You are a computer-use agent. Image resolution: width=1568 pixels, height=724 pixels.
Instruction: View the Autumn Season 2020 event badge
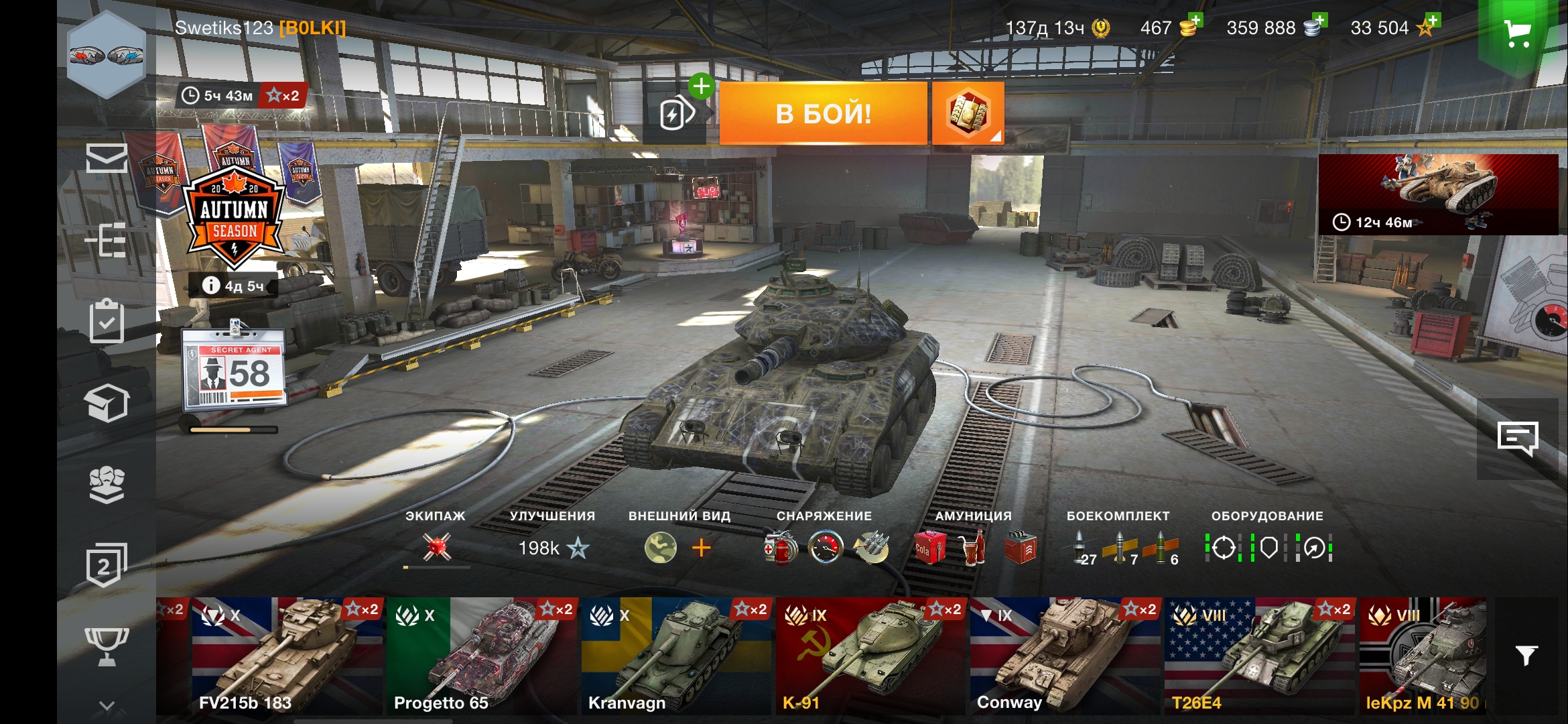[234, 215]
